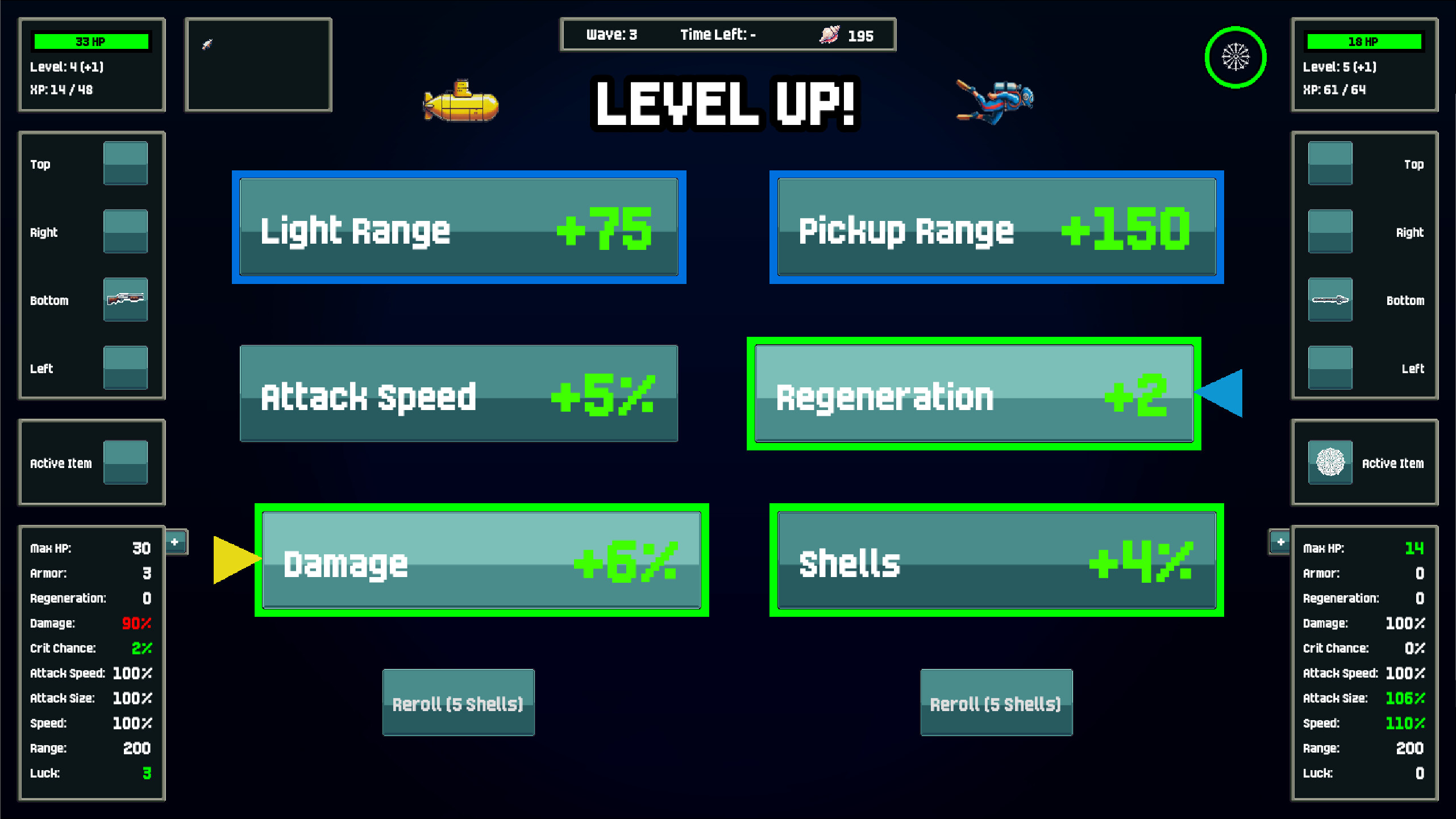
Task: Pick the Regeneration +2 upgrade card
Action: tap(972, 394)
